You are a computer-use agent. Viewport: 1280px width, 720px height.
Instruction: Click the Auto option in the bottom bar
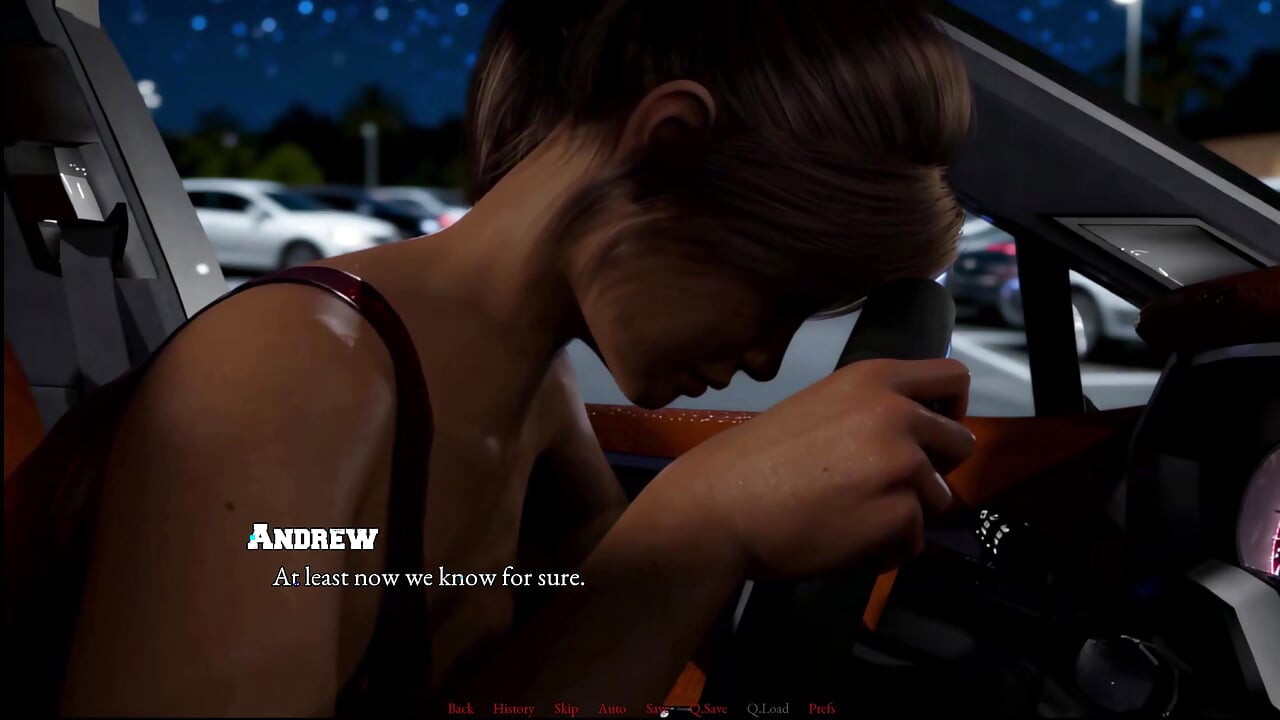(x=612, y=708)
